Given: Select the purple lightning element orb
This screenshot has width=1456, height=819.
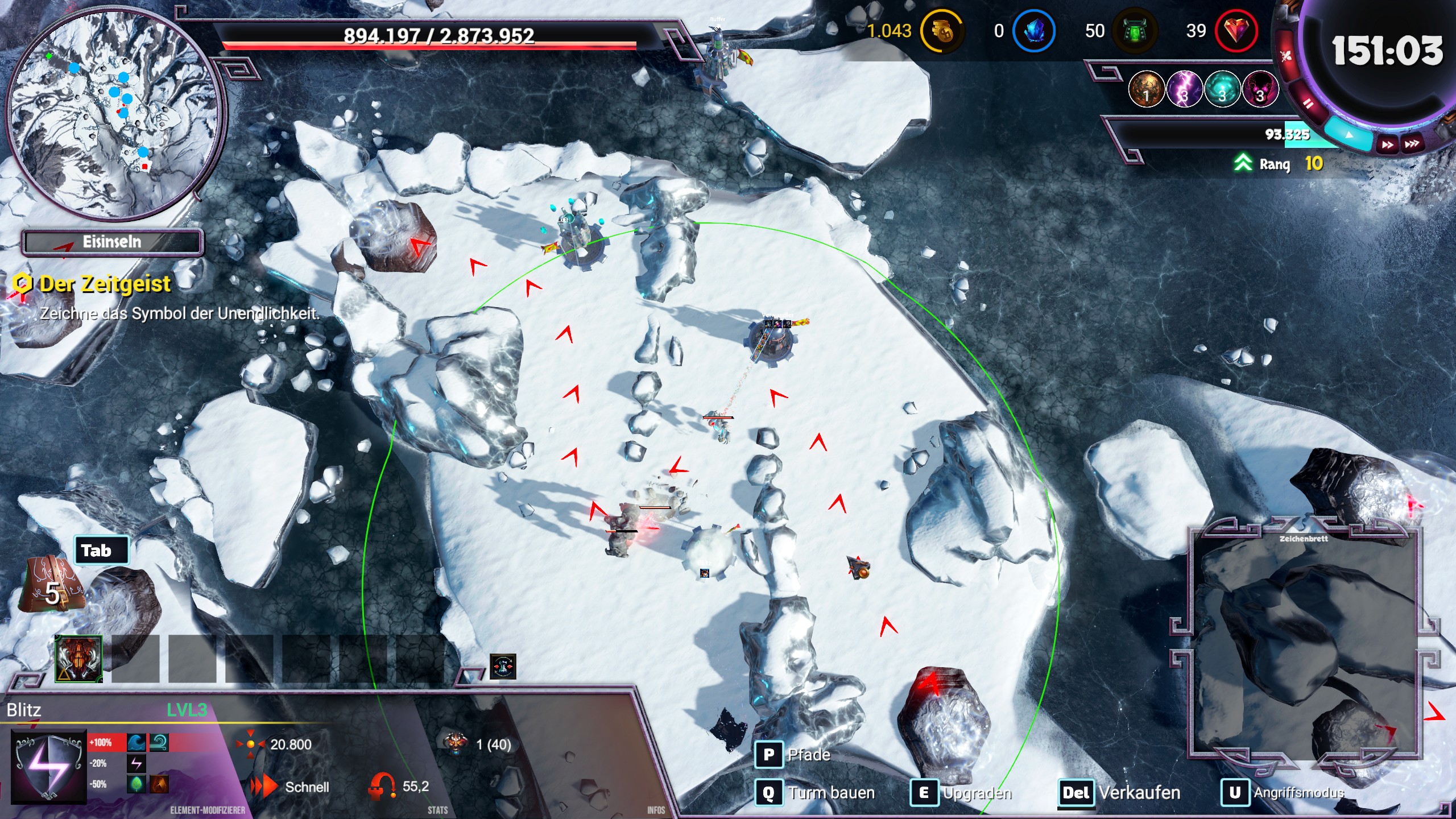Looking at the screenshot, I should 1184,90.
